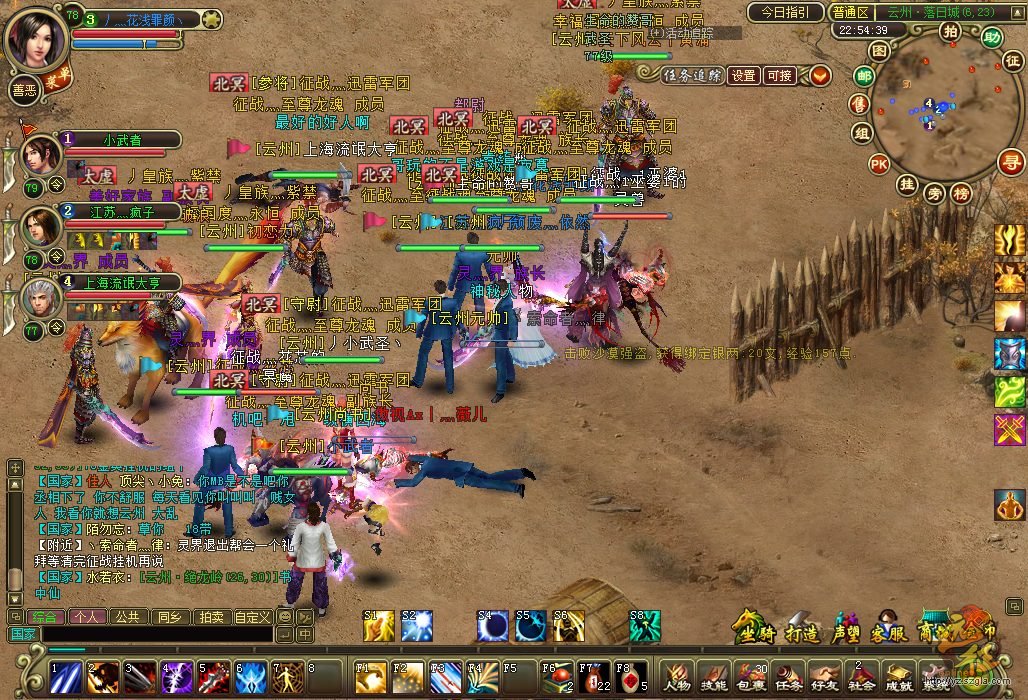Click the 善恶 alignment button

24,88
